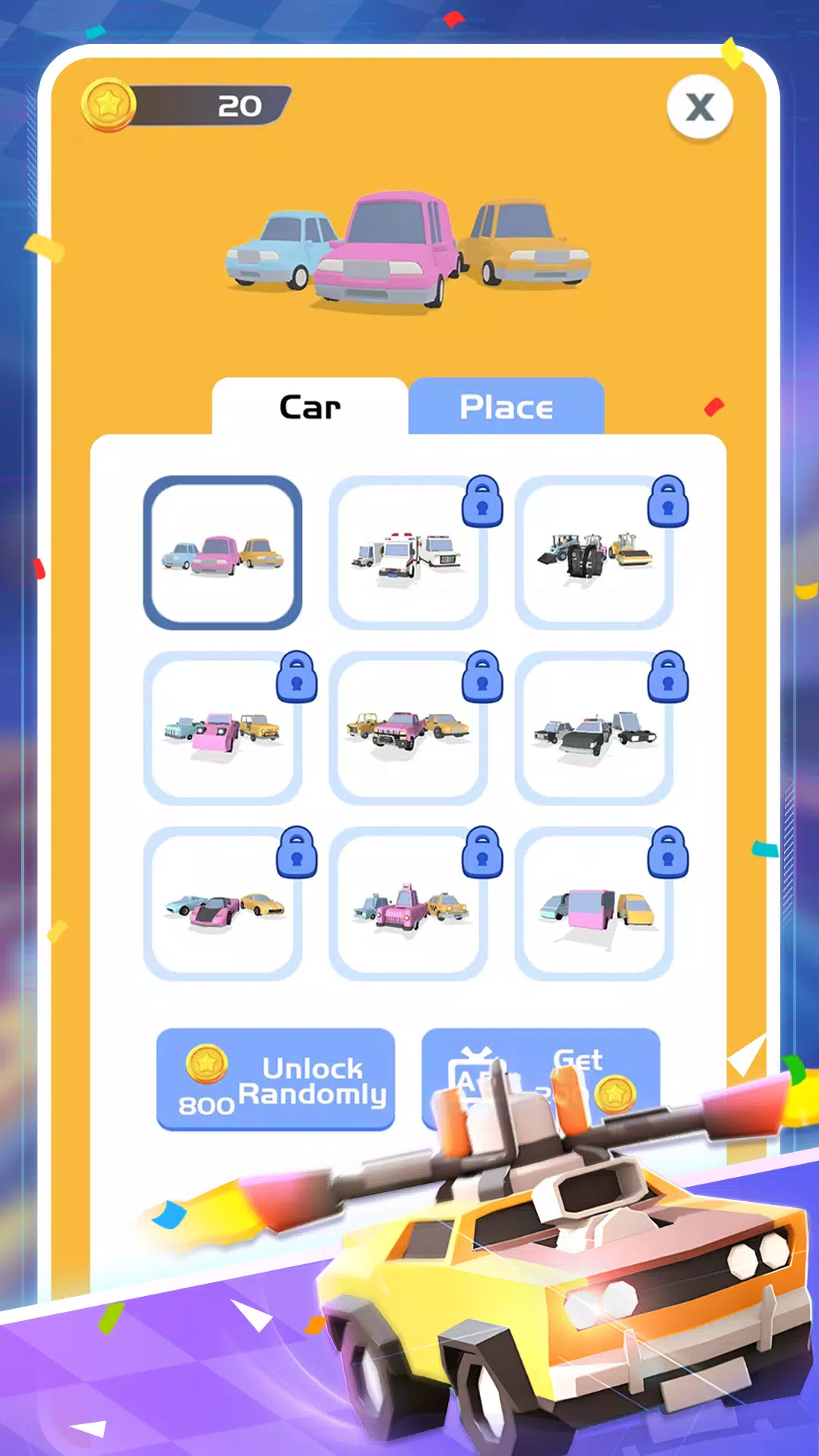The image size is (819, 1456).
Task: Watch an ad to get coins
Action: tap(540, 1069)
